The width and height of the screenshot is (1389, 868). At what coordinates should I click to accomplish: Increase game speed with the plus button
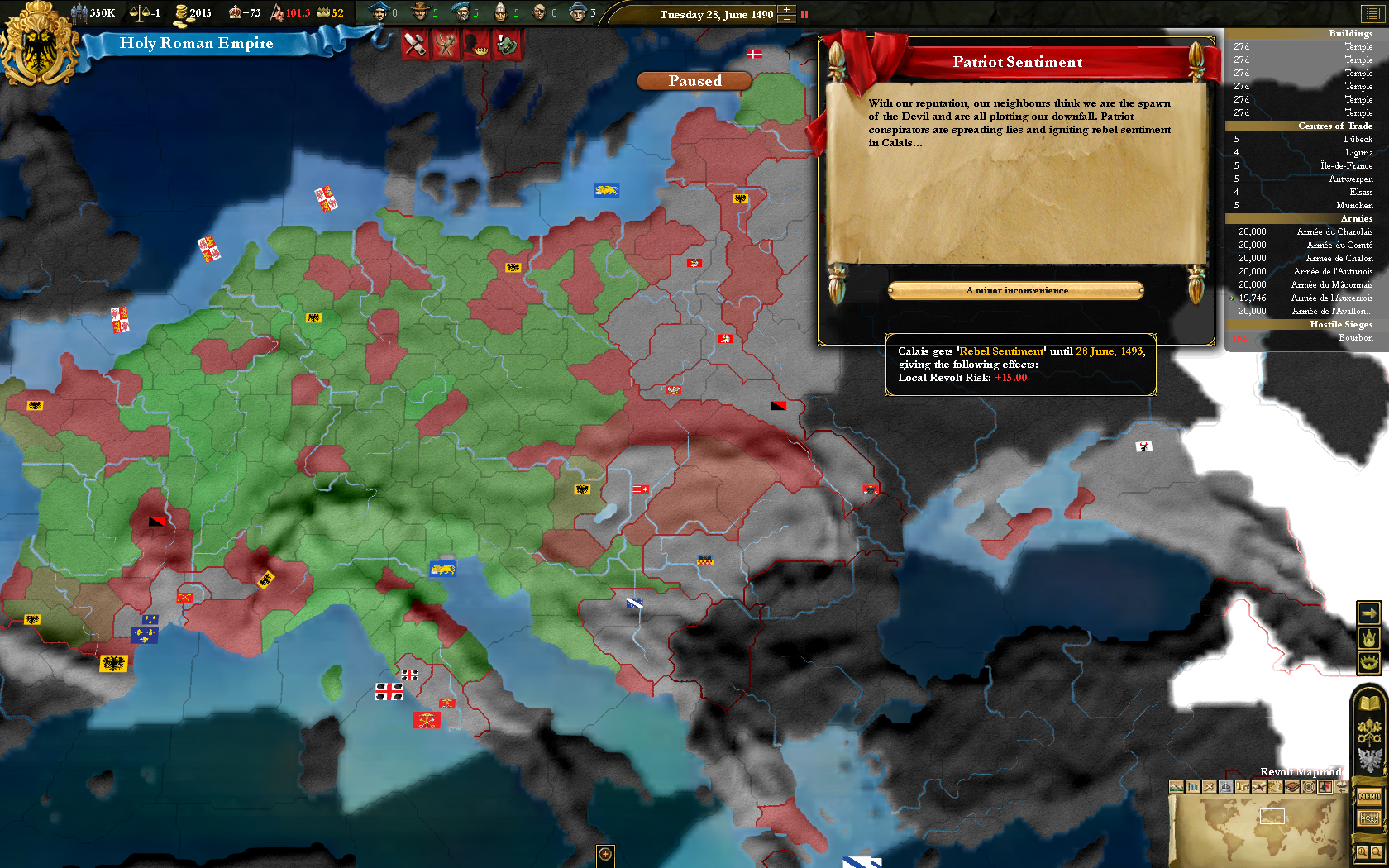click(x=786, y=9)
